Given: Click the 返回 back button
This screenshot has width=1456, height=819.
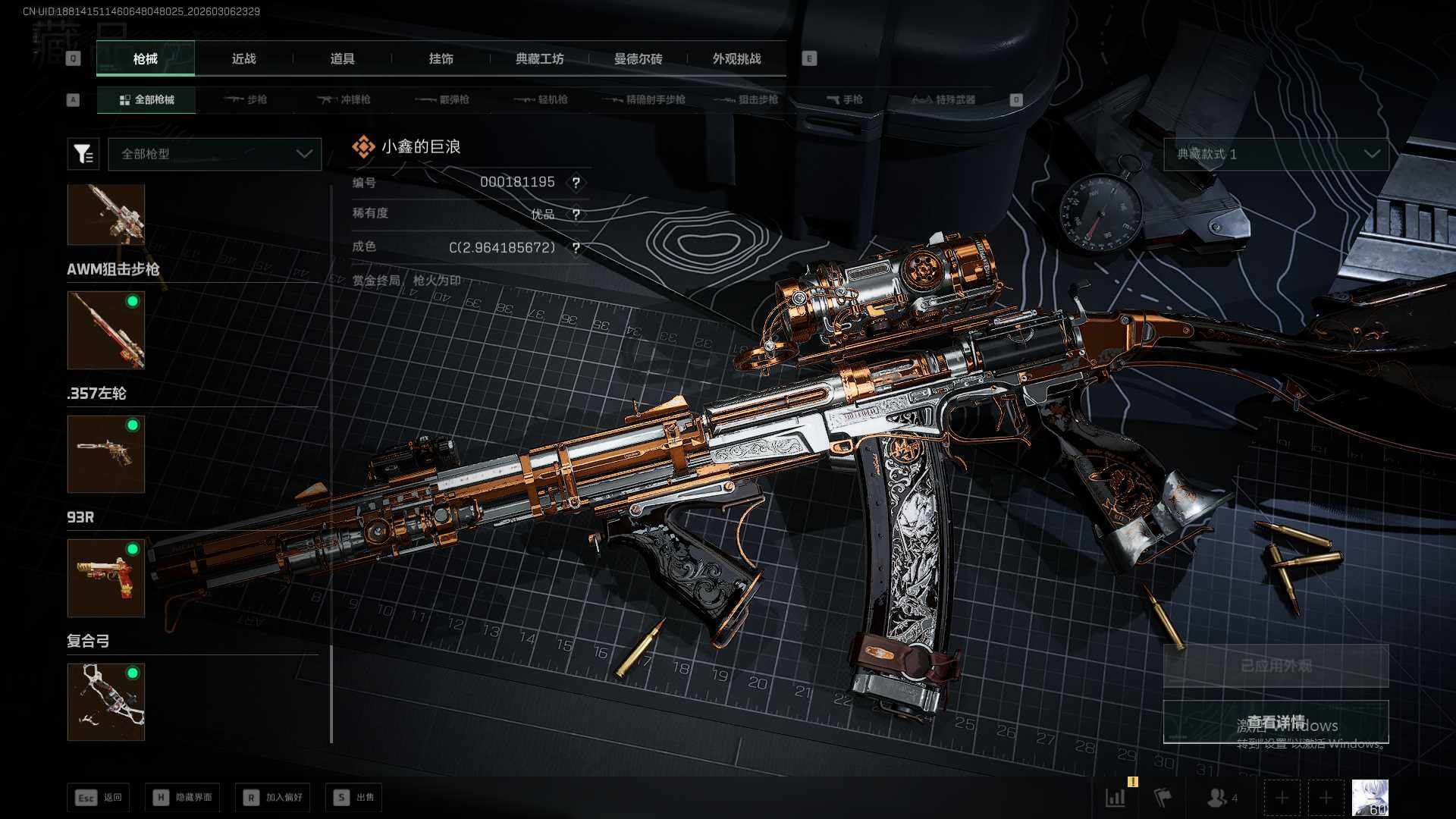Looking at the screenshot, I should pos(99,797).
